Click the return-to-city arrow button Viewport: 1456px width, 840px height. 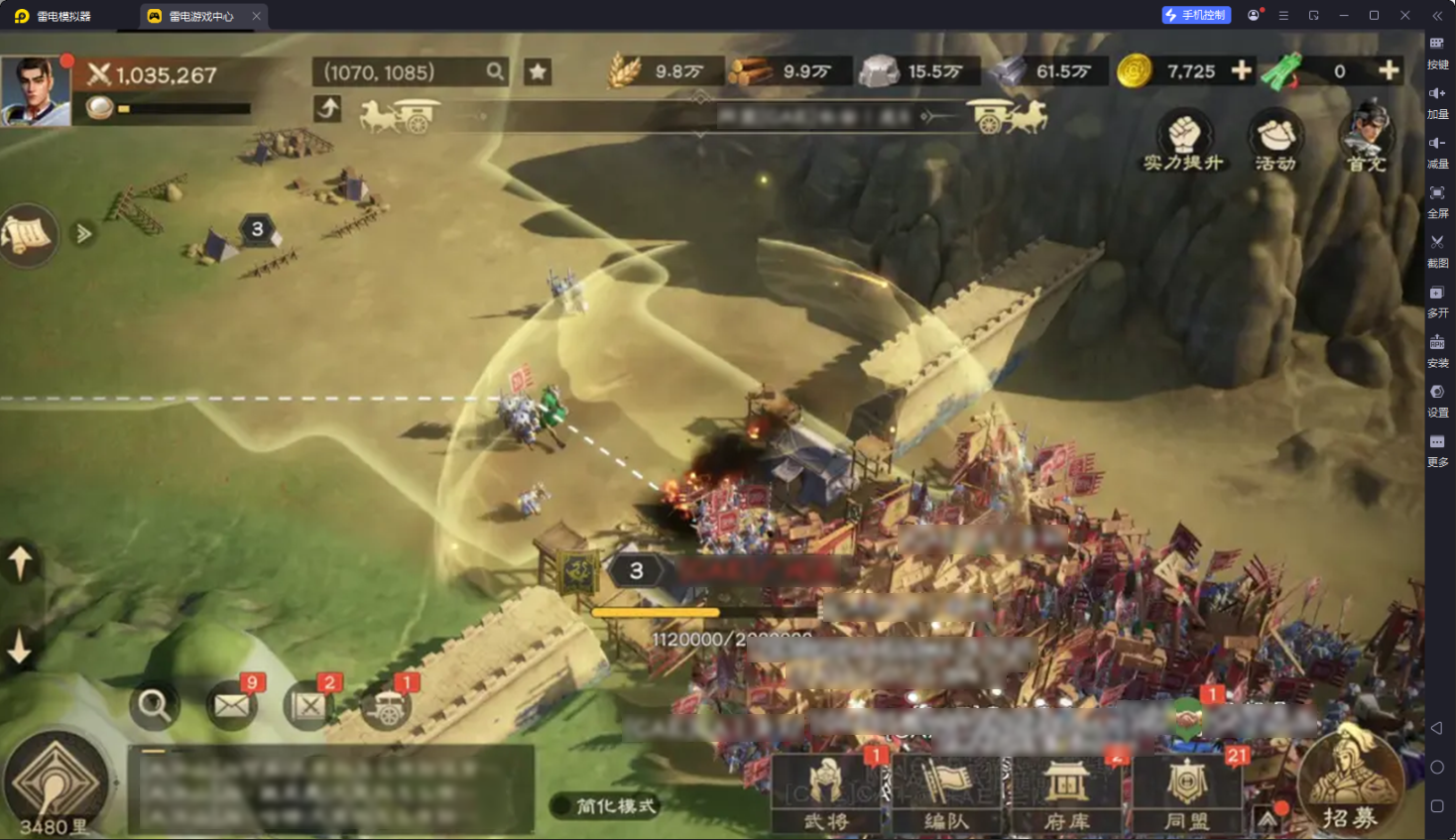pos(327,108)
